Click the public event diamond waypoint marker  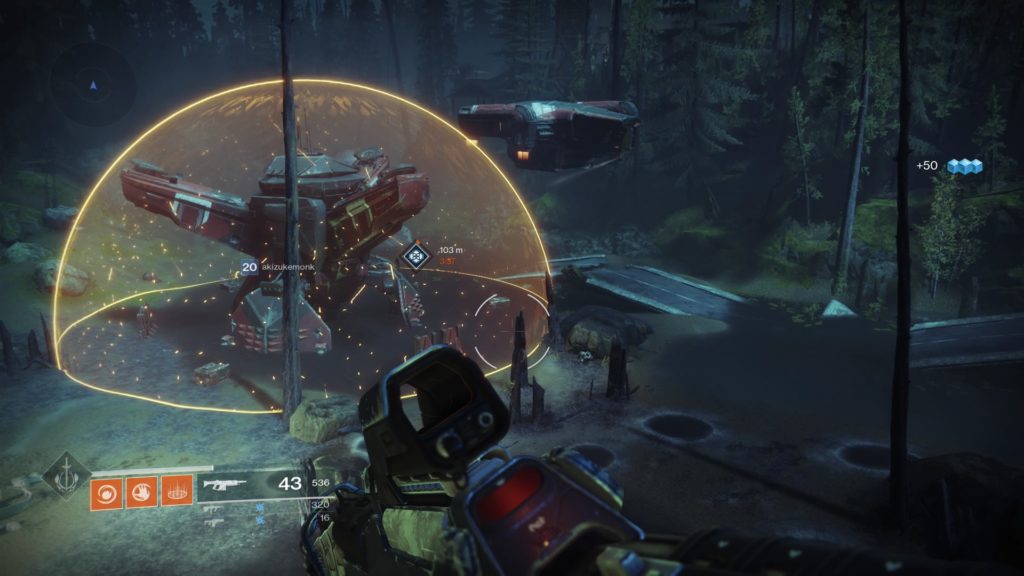pos(415,257)
